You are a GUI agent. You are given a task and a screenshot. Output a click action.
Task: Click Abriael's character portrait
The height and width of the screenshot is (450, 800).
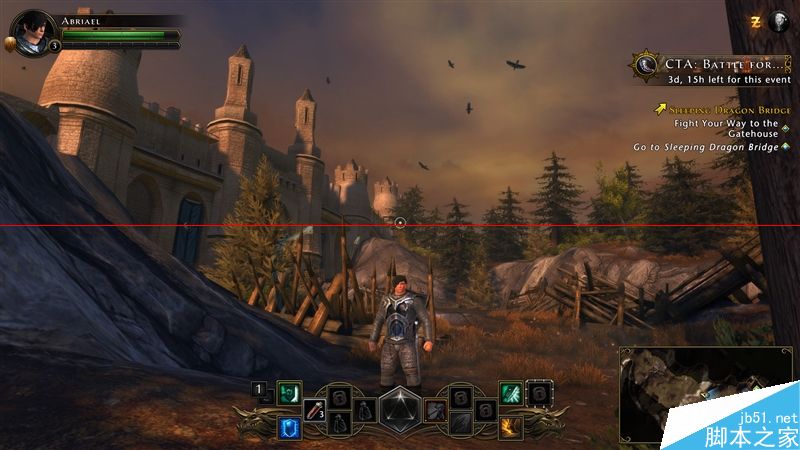click(x=32, y=31)
